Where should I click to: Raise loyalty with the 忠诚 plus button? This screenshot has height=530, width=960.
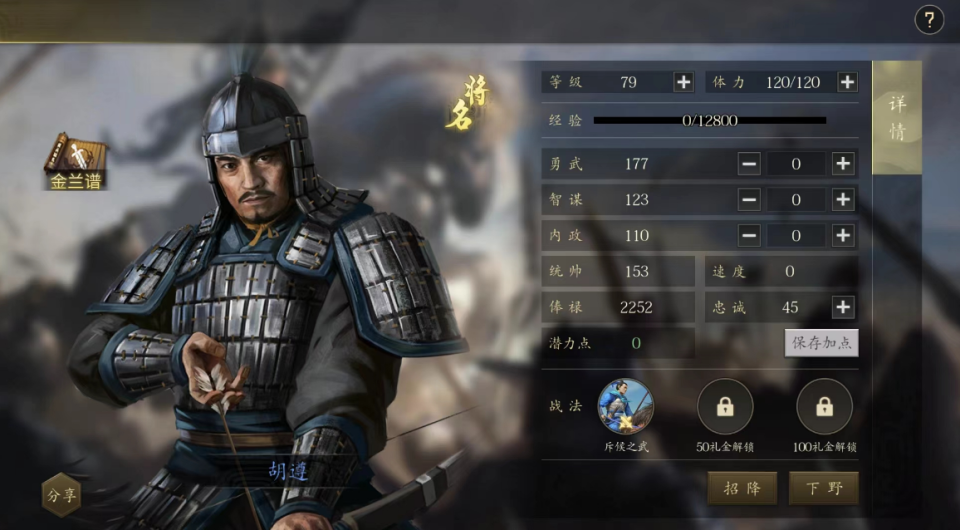[x=843, y=307]
